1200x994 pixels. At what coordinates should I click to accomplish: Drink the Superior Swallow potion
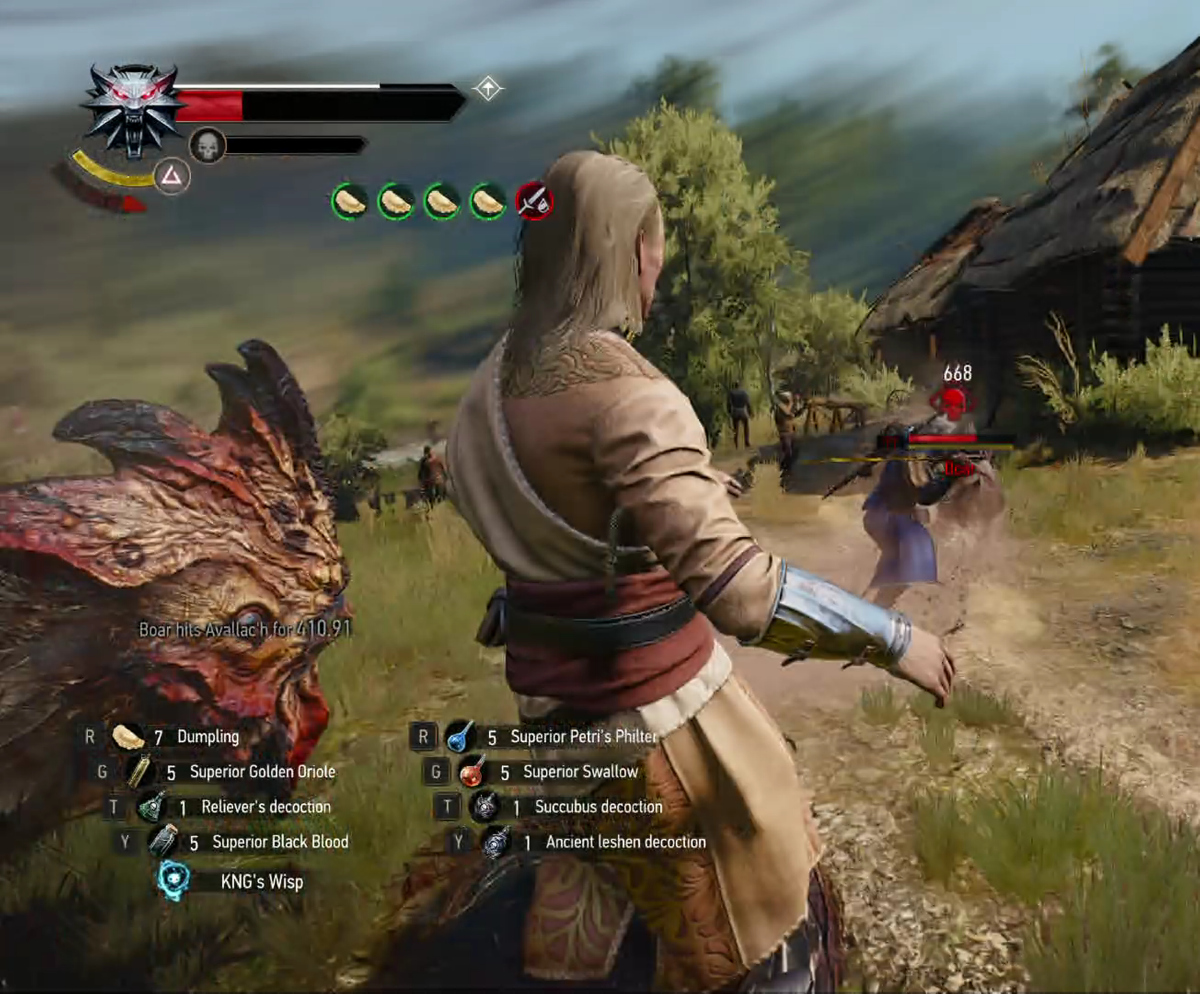click(472, 772)
